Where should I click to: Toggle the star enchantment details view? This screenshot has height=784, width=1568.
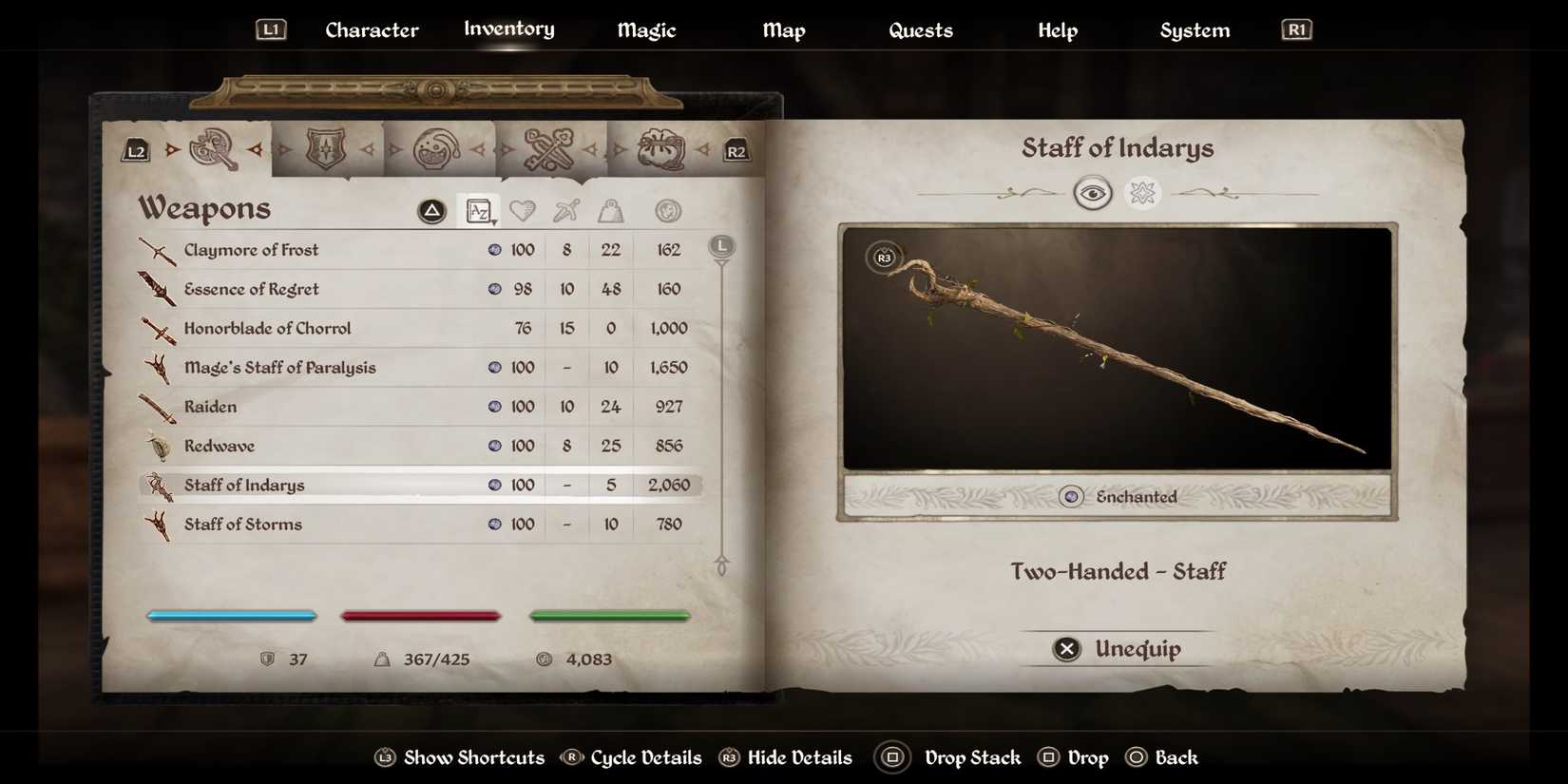1143,193
